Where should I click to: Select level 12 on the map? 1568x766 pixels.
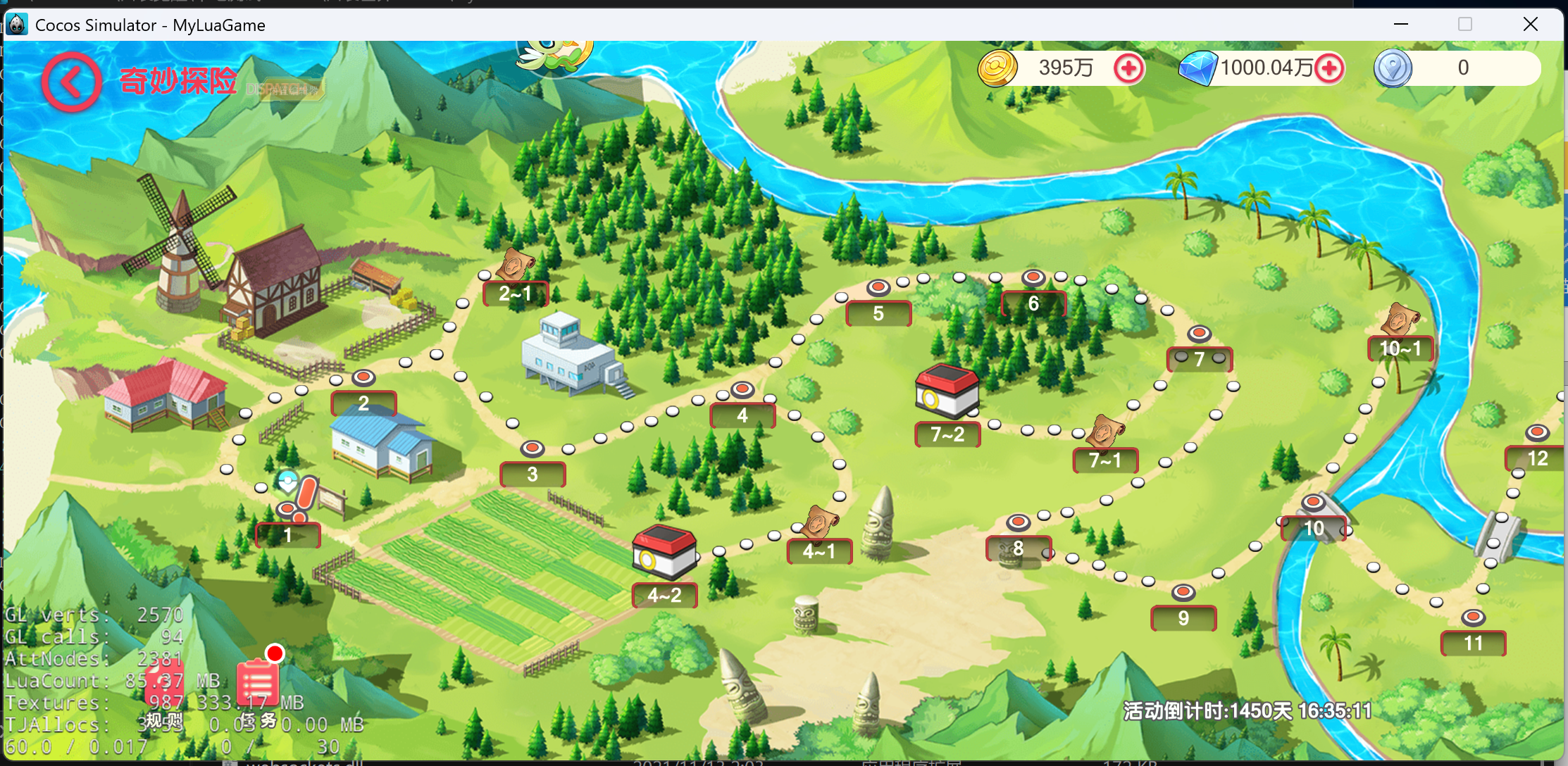(1538, 458)
